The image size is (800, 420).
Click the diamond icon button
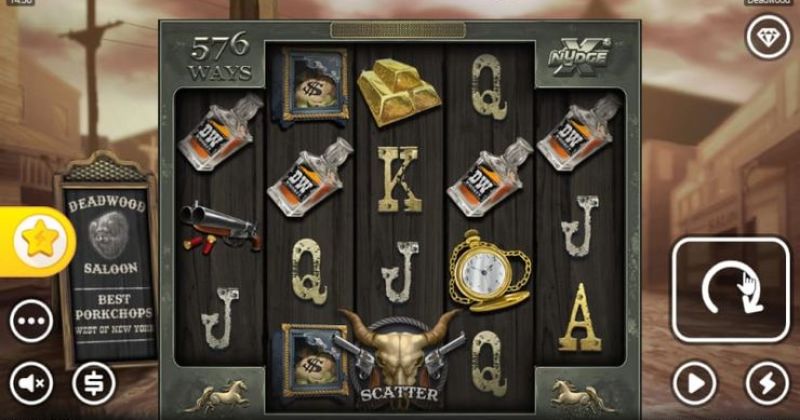[766, 36]
